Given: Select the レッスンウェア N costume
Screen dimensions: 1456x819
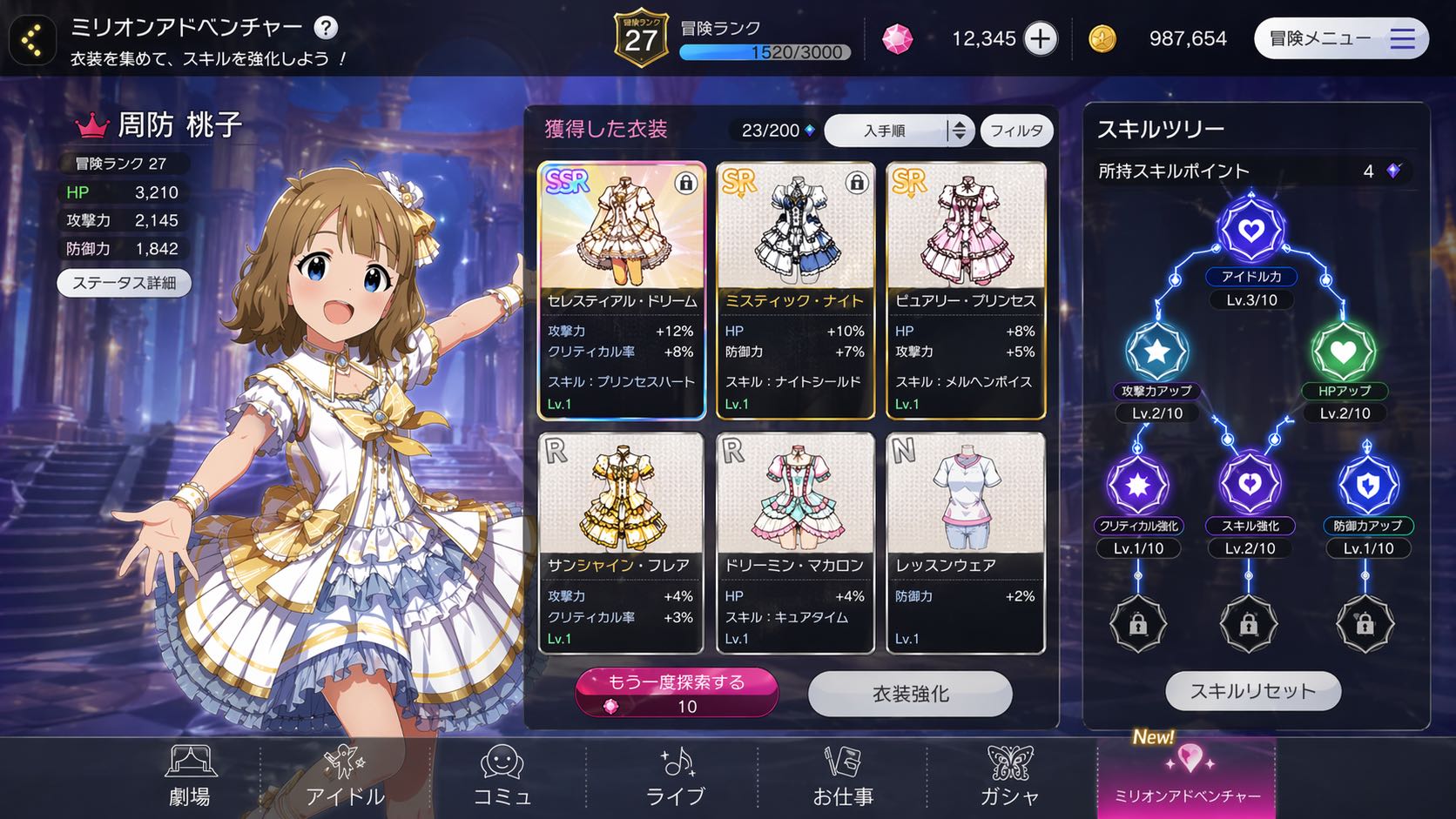Looking at the screenshot, I should [x=966, y=543].
